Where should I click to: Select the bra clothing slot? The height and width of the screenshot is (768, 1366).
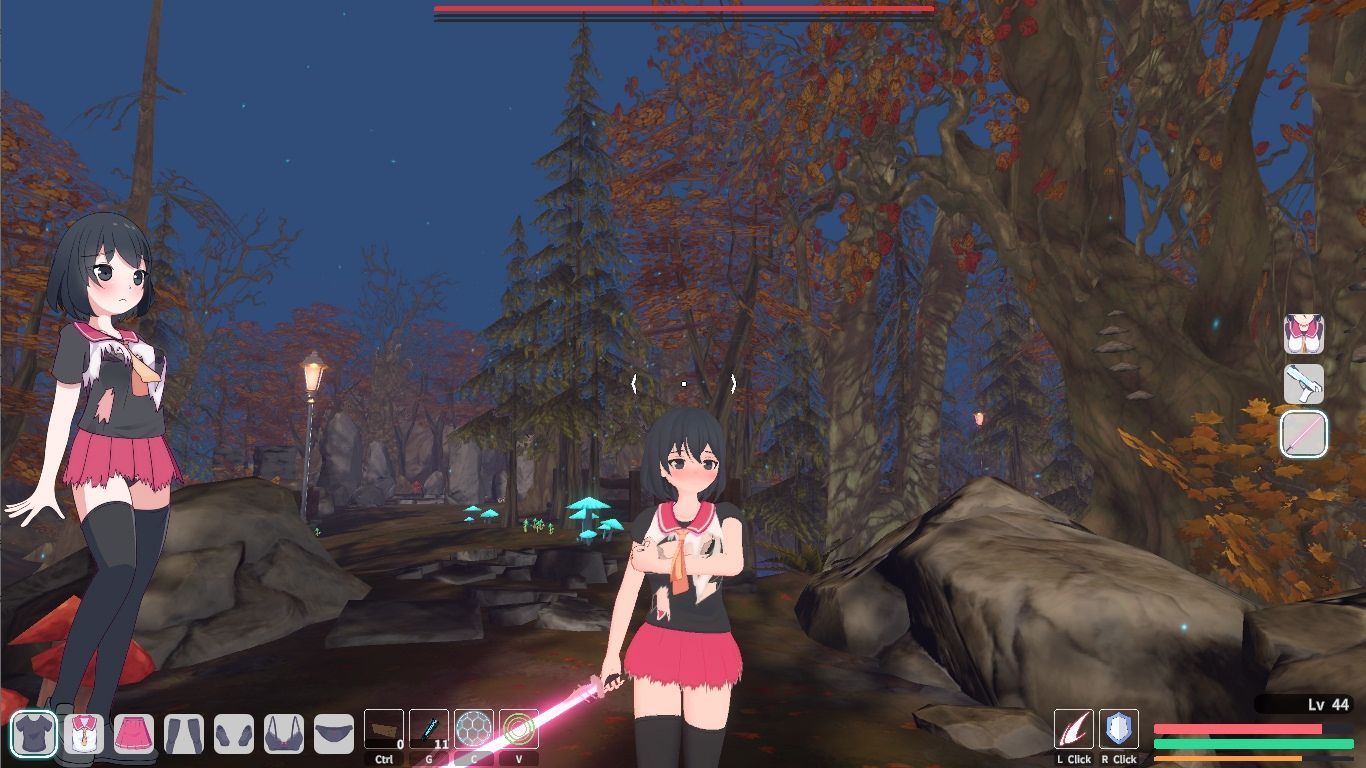284,734
